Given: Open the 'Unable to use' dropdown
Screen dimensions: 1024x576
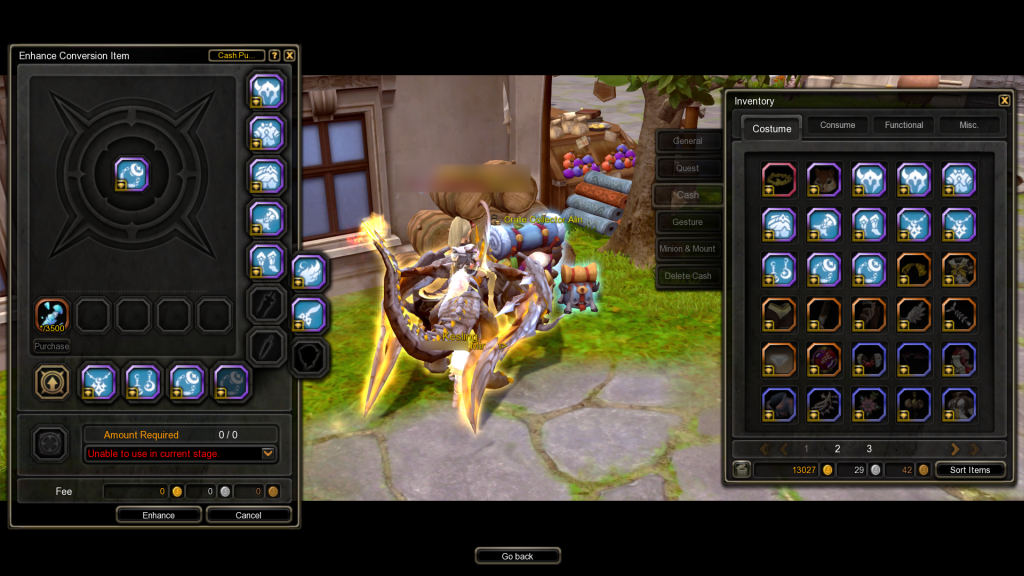Looking at the screenshot, I should click(268, 453).
